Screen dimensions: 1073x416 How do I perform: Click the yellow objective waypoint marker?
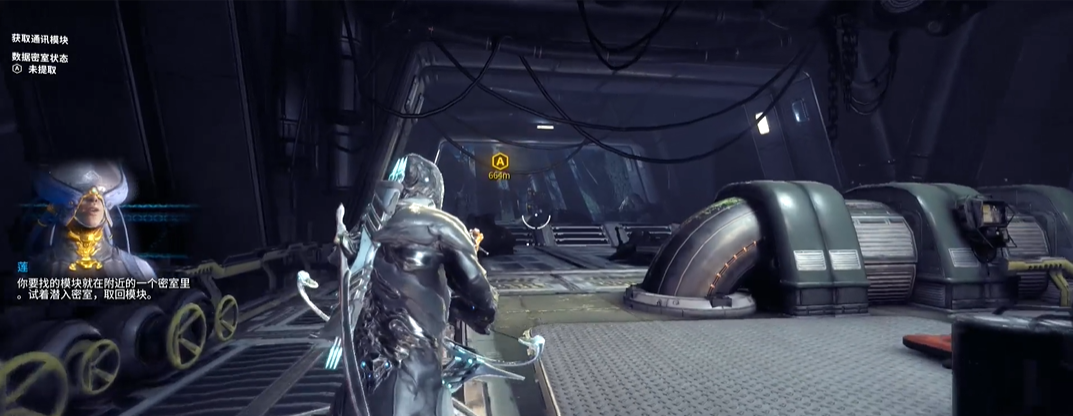[x=499, y=160]
